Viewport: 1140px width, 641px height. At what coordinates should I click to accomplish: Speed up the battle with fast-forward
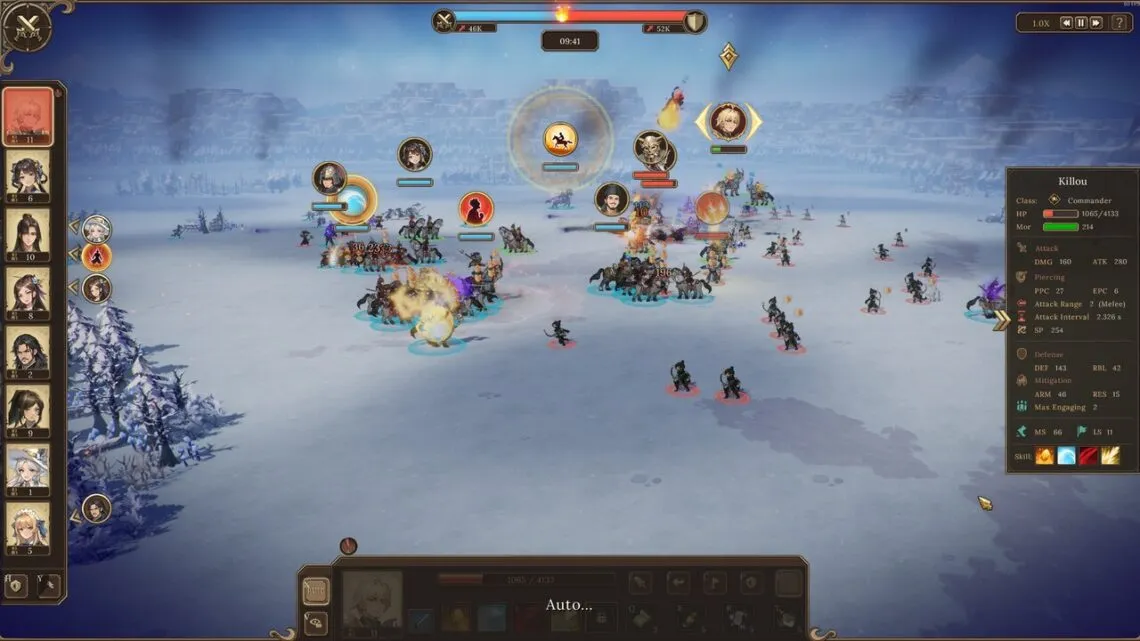tap(1096, 23)
